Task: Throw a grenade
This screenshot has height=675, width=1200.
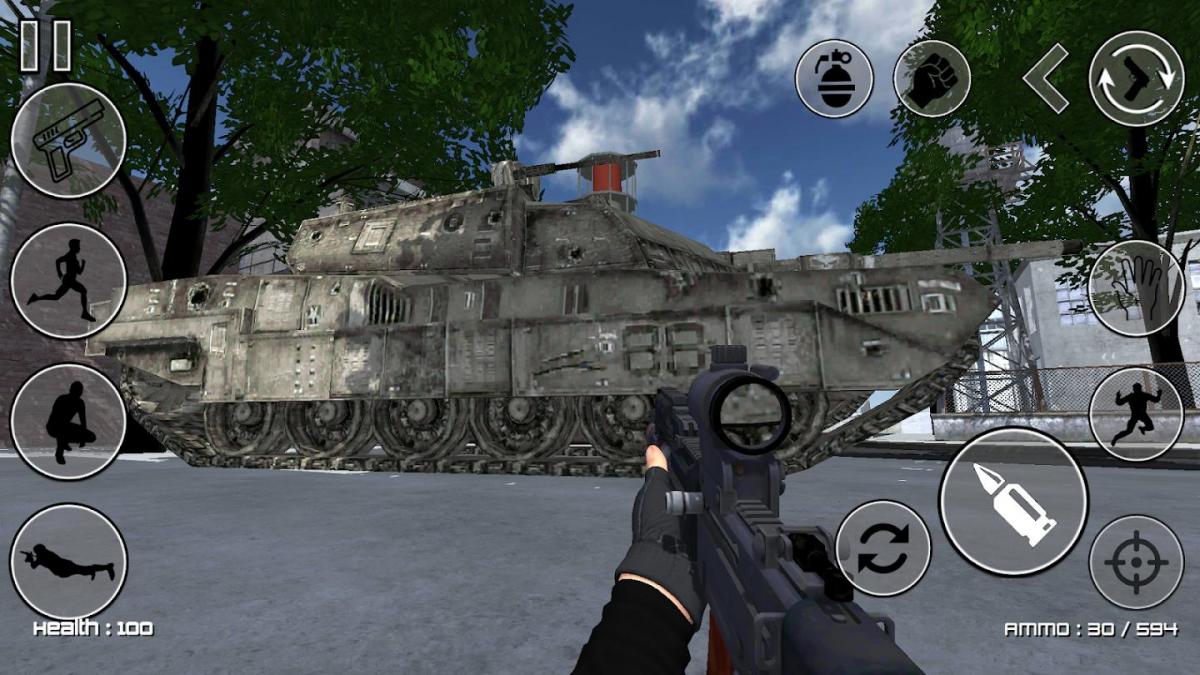Action: point(834,78)
